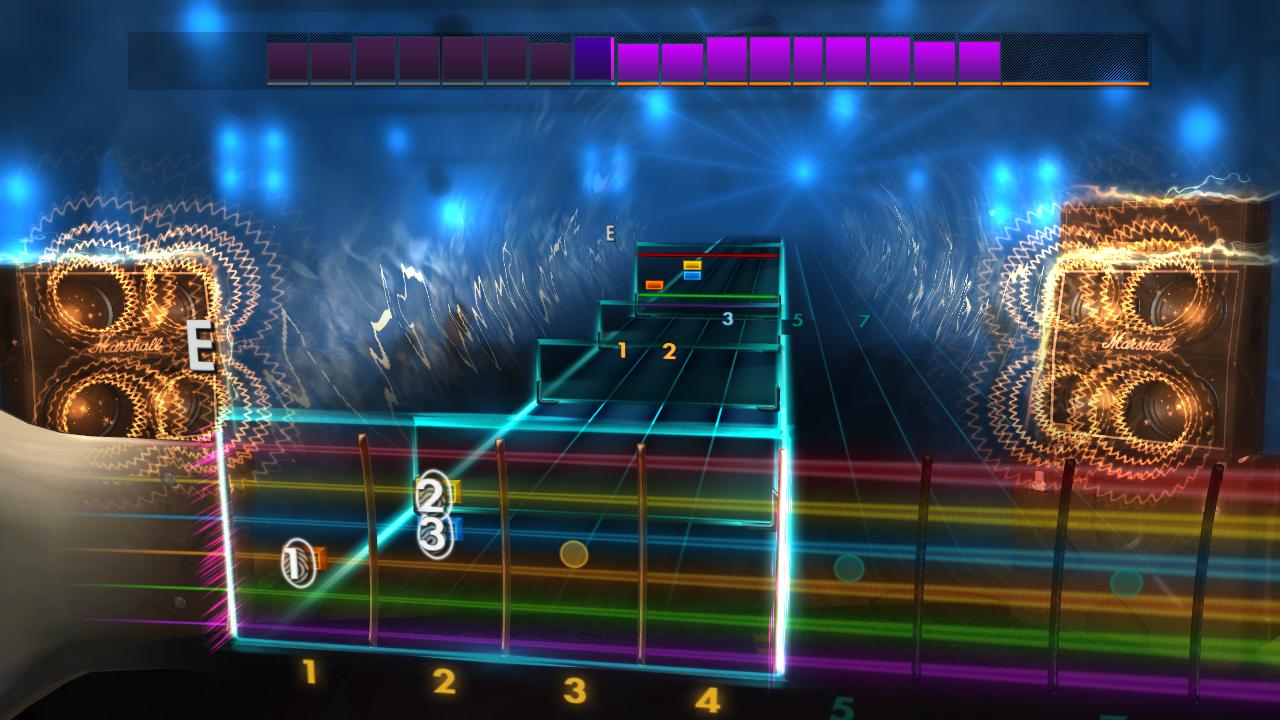This screenshot has height=720, width=1280.
Task: Click the last bright phrase segment before the end
Action: tap(981, 59)
